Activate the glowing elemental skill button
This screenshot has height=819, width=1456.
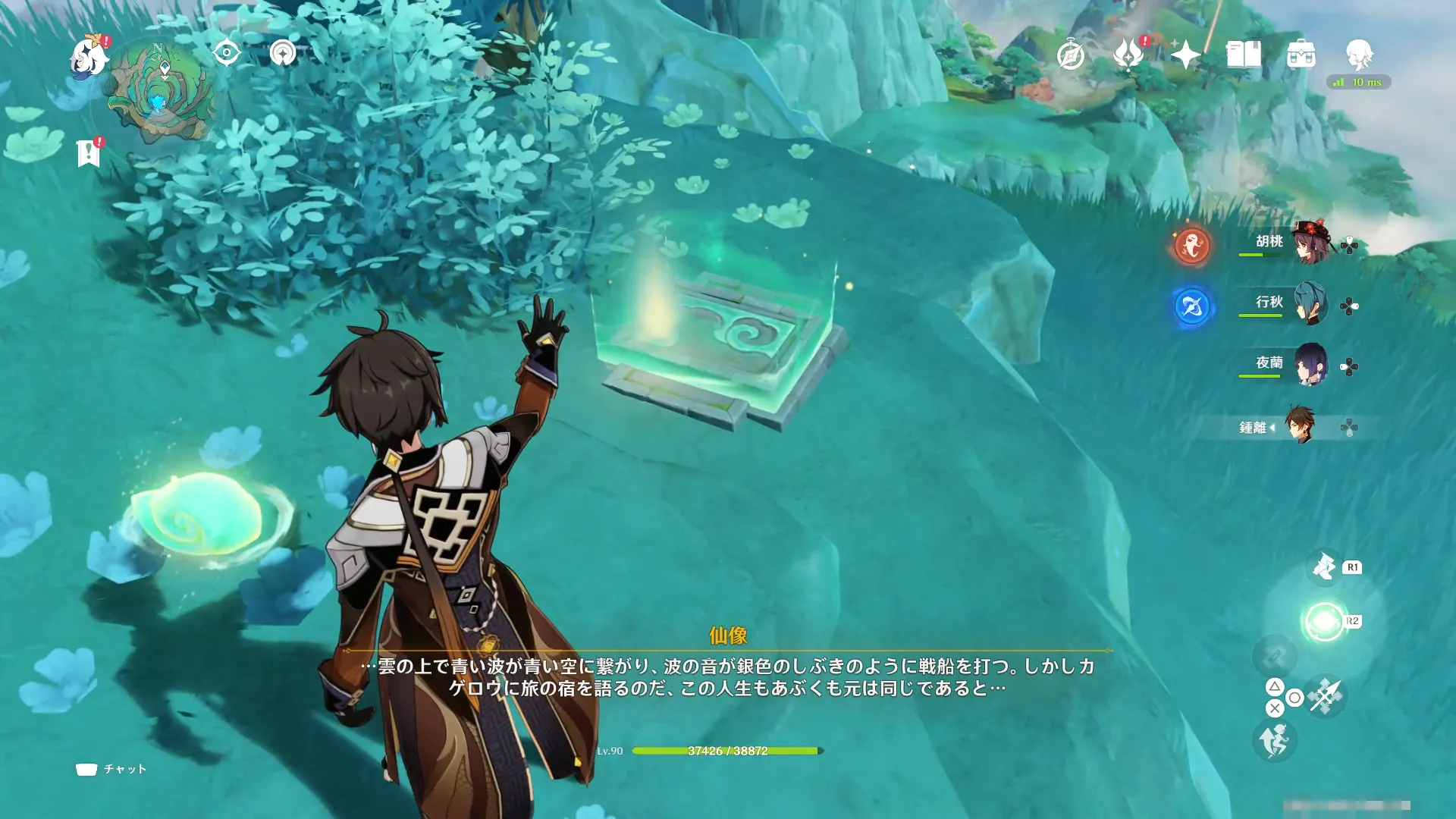click(x=1324, y=622)
